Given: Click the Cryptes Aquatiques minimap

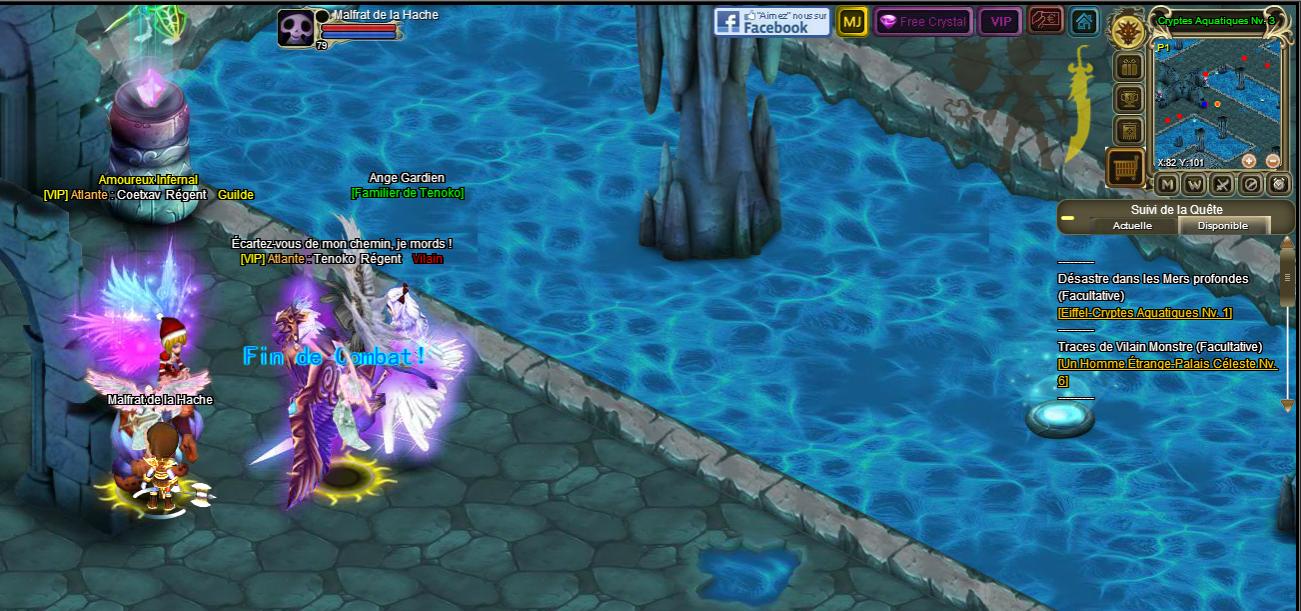Looking at the screenshot, I should coord(1216,98).
